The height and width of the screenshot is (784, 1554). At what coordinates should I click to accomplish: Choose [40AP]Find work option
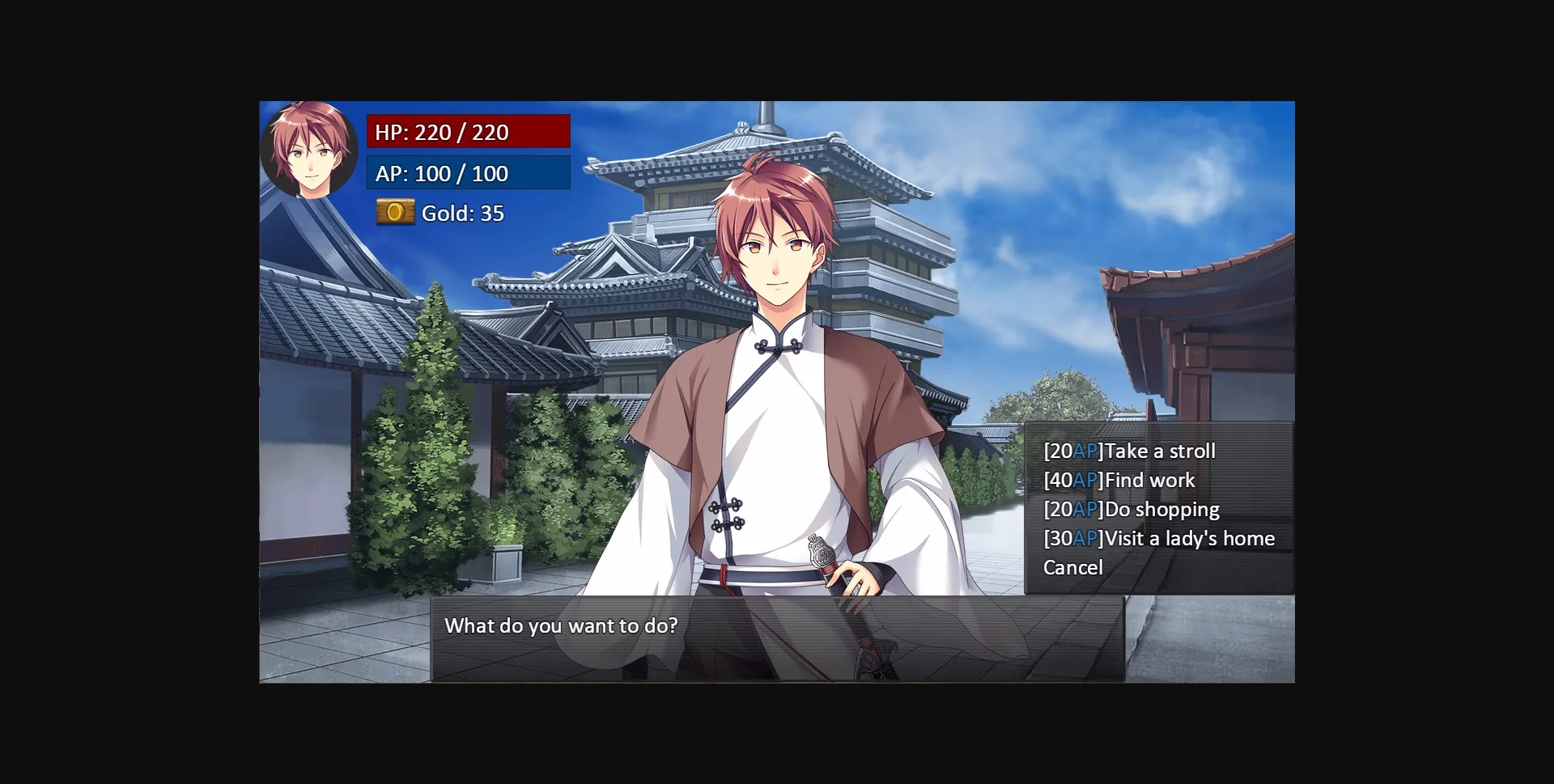tap(1119, 480)
